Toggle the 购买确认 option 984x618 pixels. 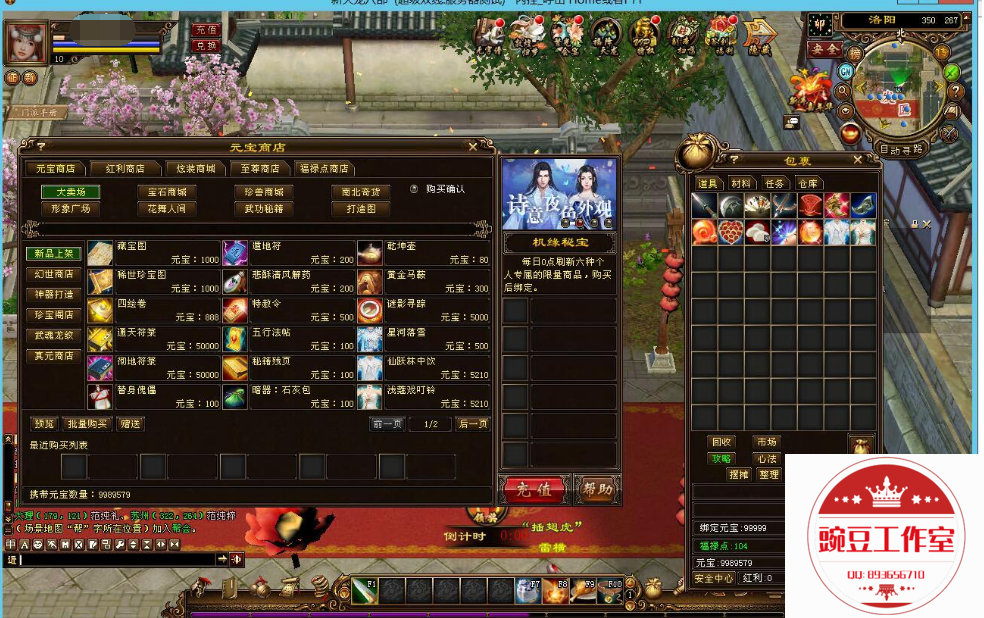415,189
